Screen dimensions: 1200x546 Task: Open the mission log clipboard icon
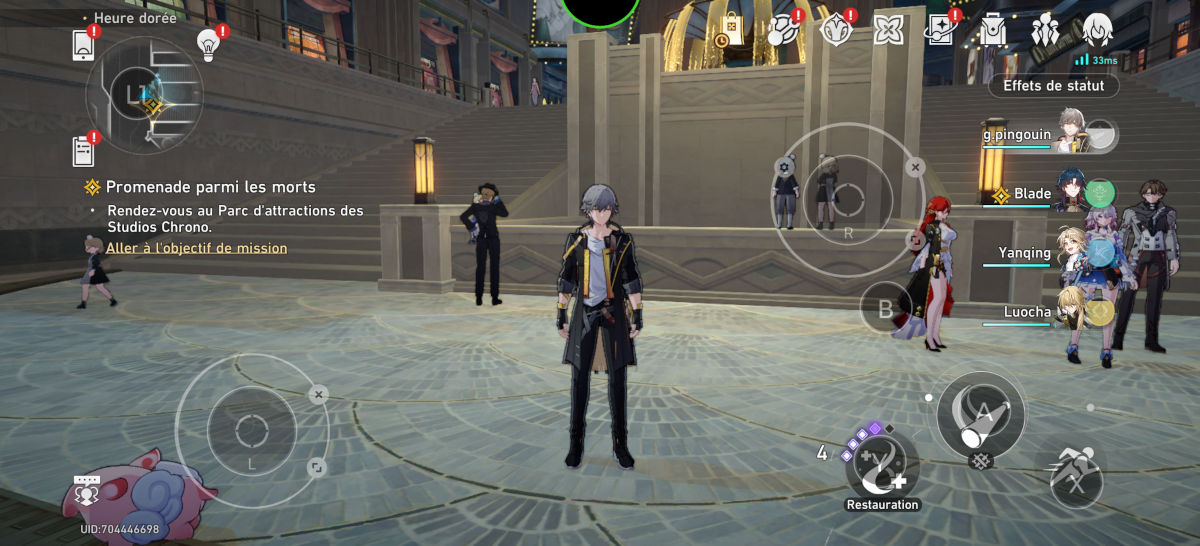point(83,151)
